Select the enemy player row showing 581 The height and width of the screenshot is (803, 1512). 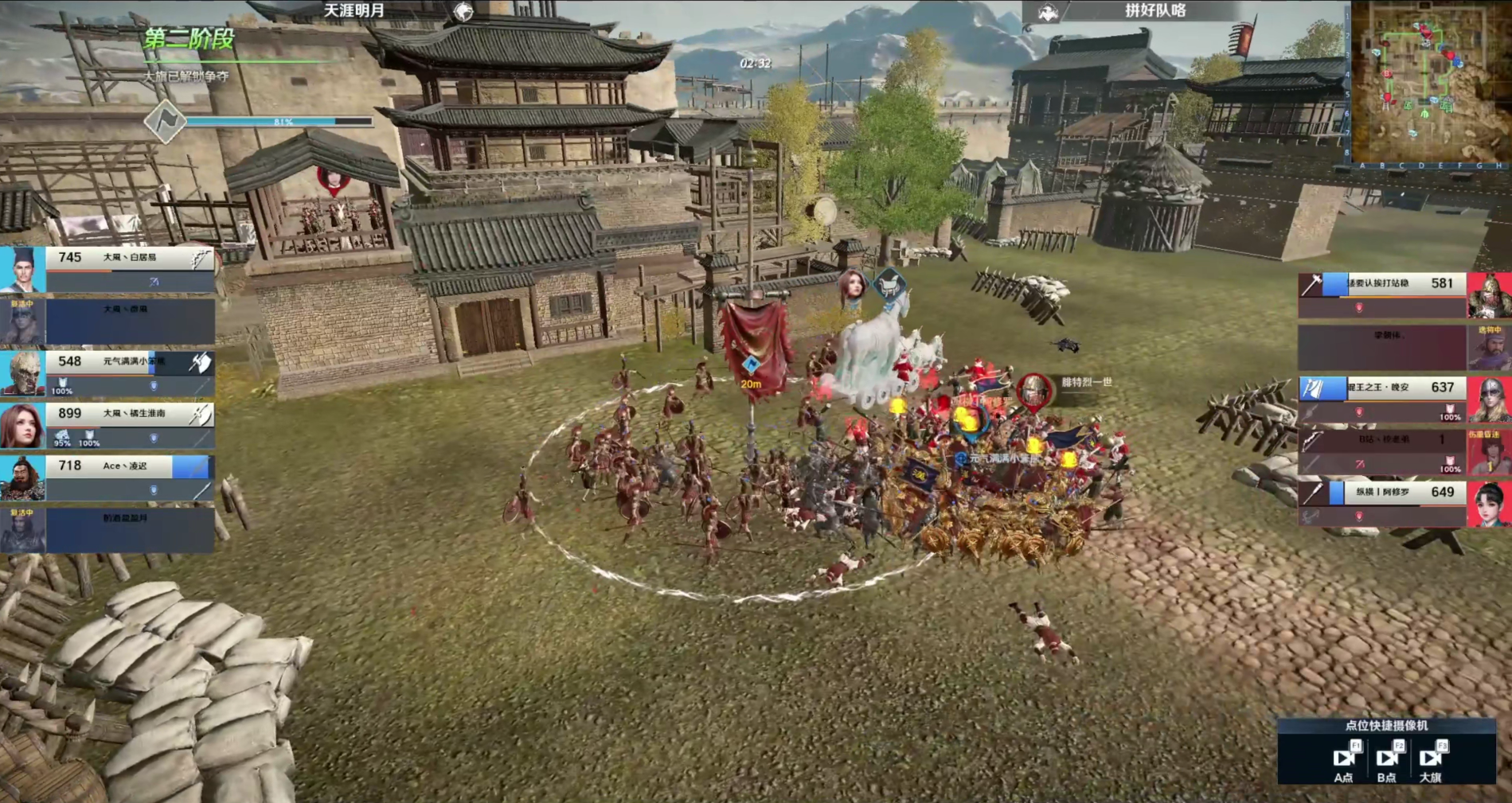click(x=1382, y=294)
